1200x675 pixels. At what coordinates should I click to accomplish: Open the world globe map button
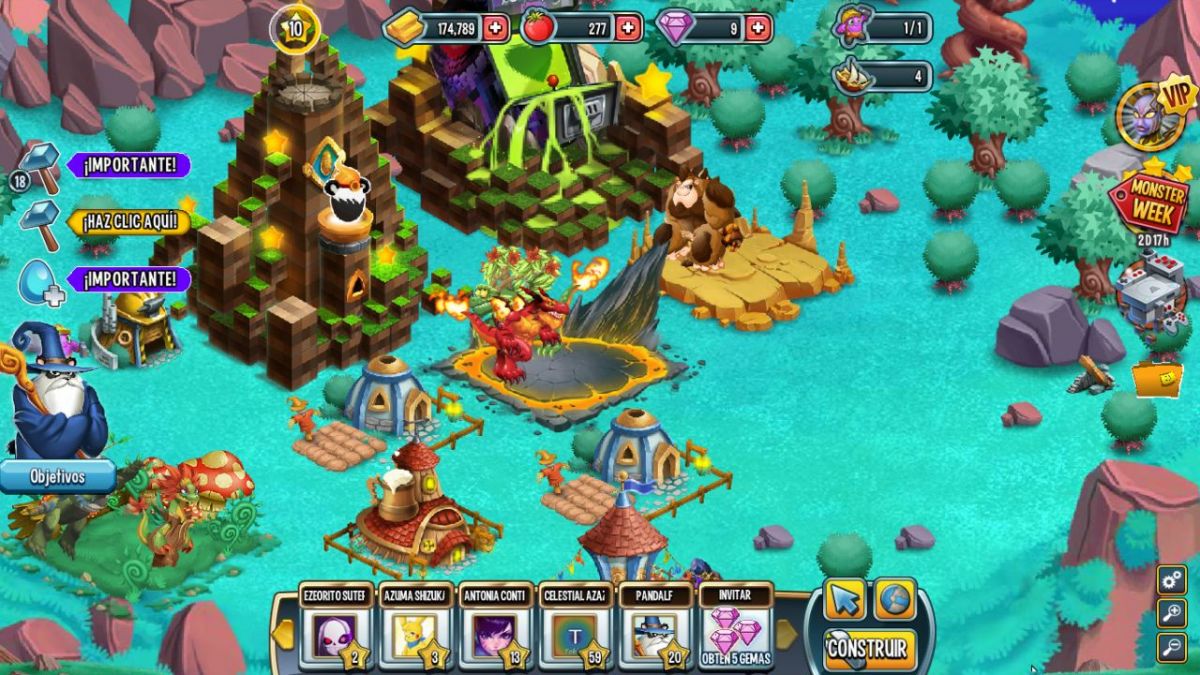tap(895, 600)
